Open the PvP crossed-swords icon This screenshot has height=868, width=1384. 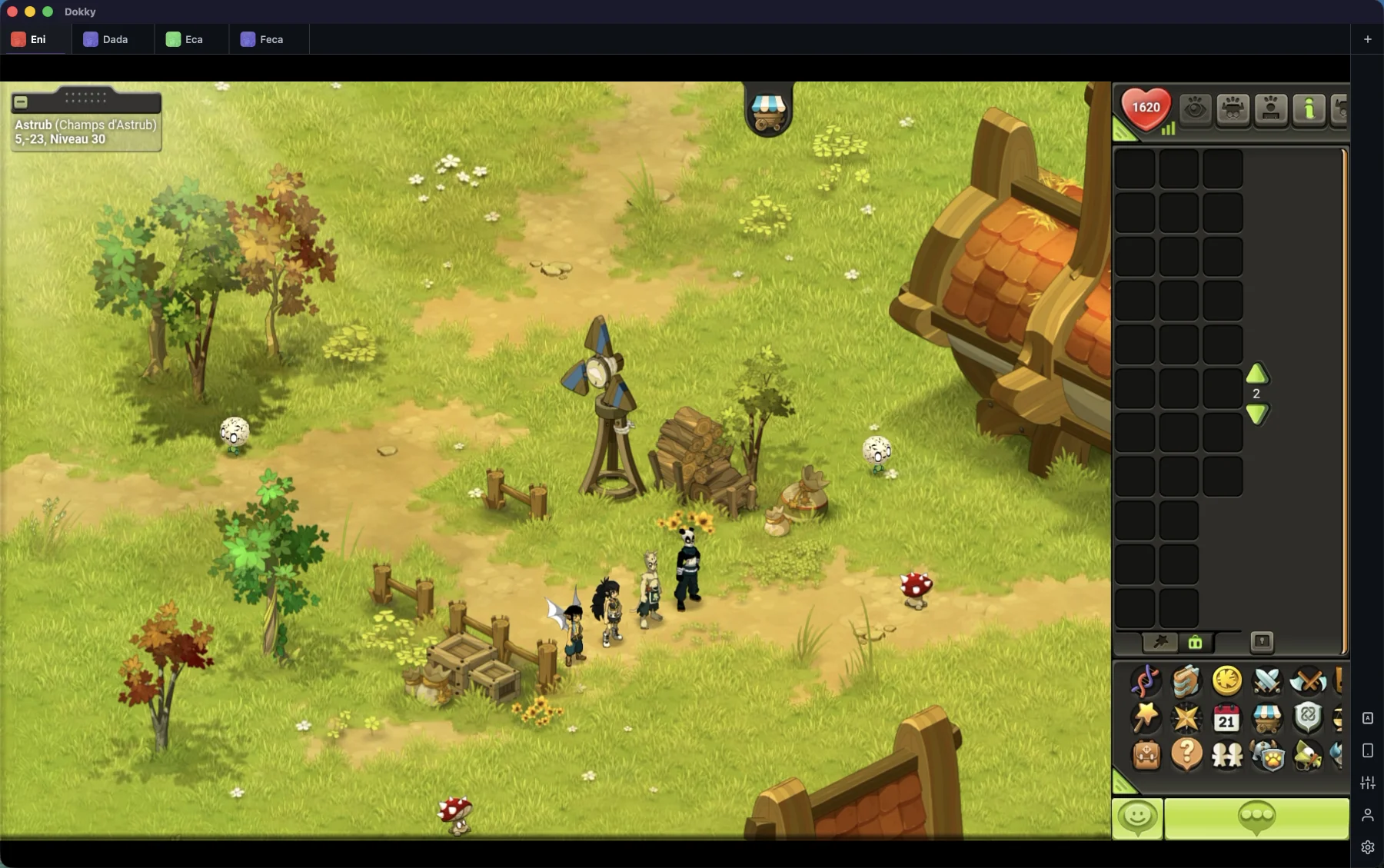(1269, 682)
